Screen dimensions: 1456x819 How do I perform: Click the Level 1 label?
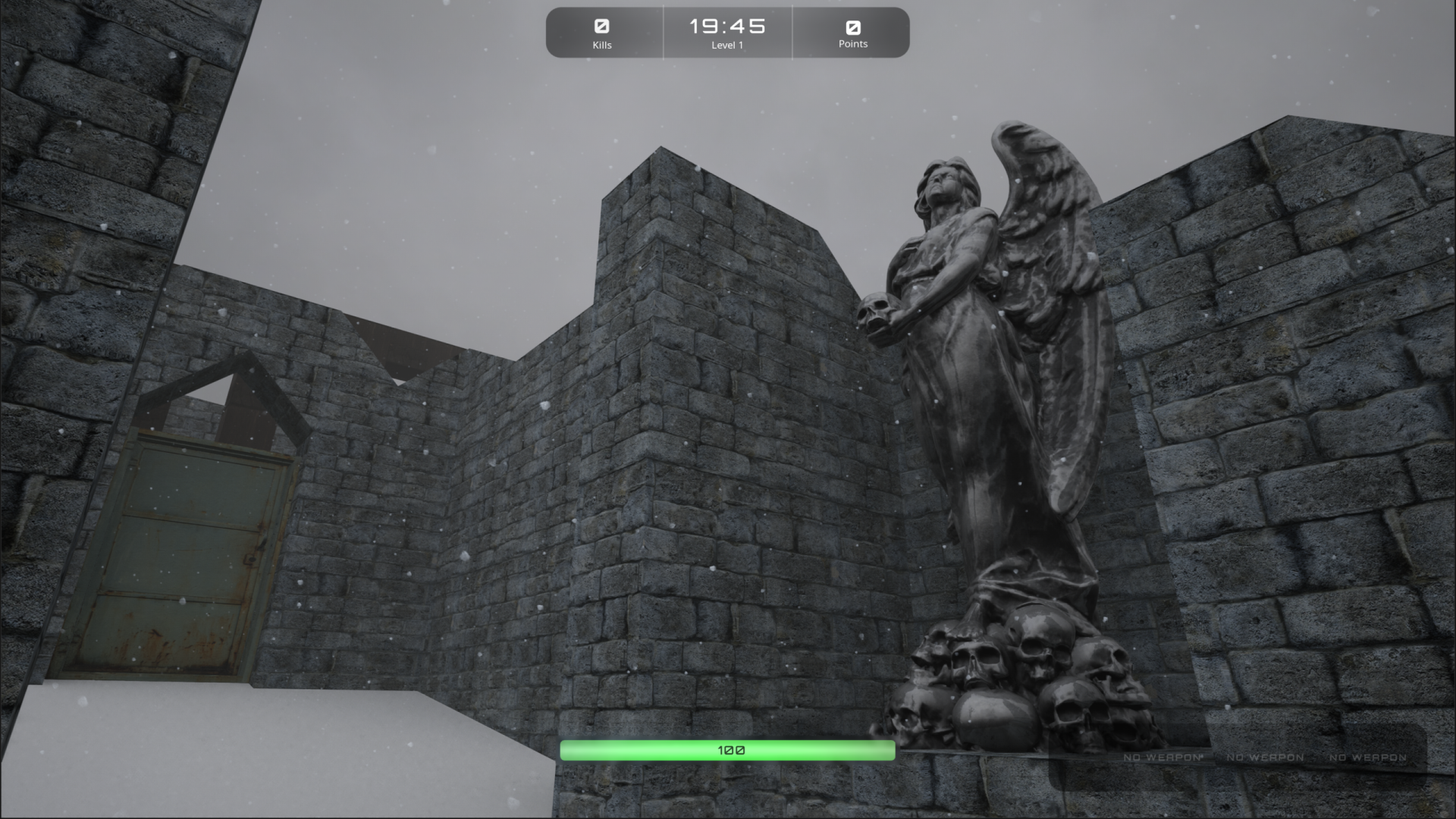pos(727,45)
